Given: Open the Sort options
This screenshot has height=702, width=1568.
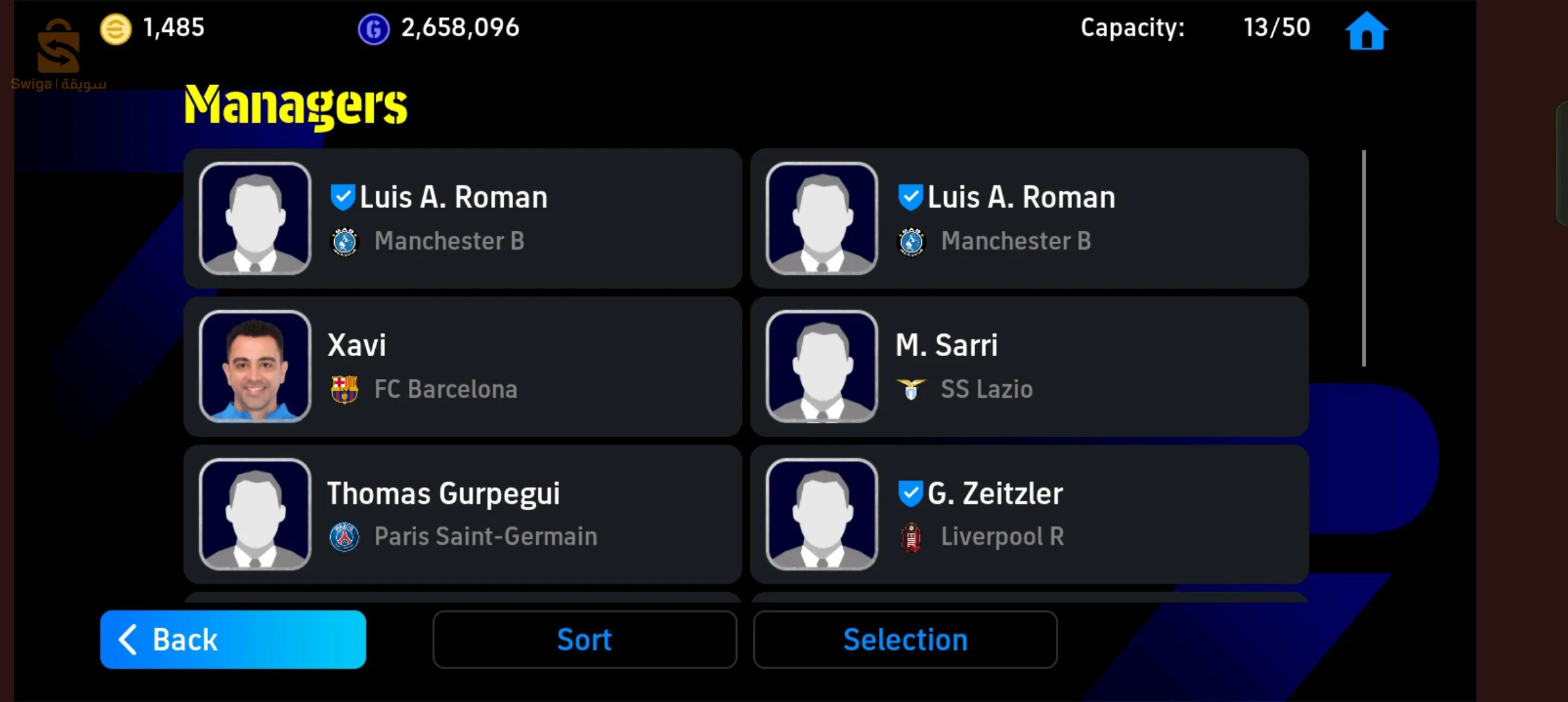Looking at the screenshot, I should [x=584, y=639].
